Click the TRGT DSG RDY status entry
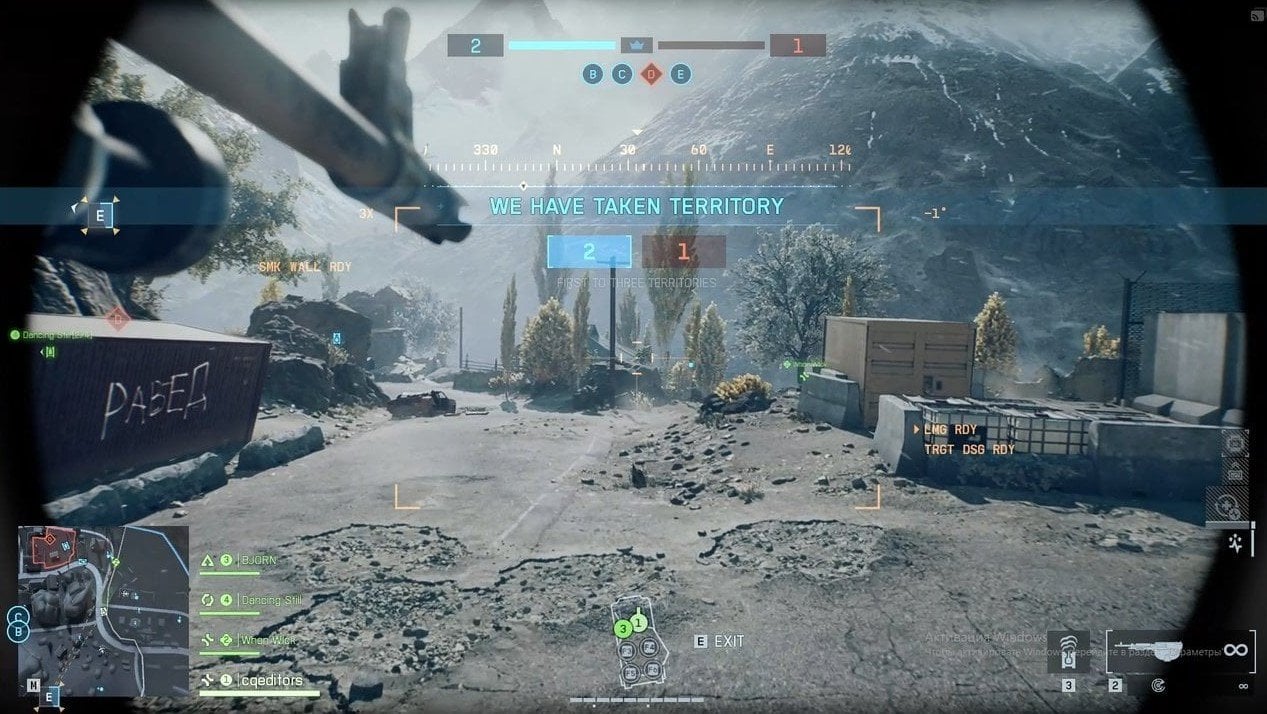1267x714 pixels. pos(969,450)
